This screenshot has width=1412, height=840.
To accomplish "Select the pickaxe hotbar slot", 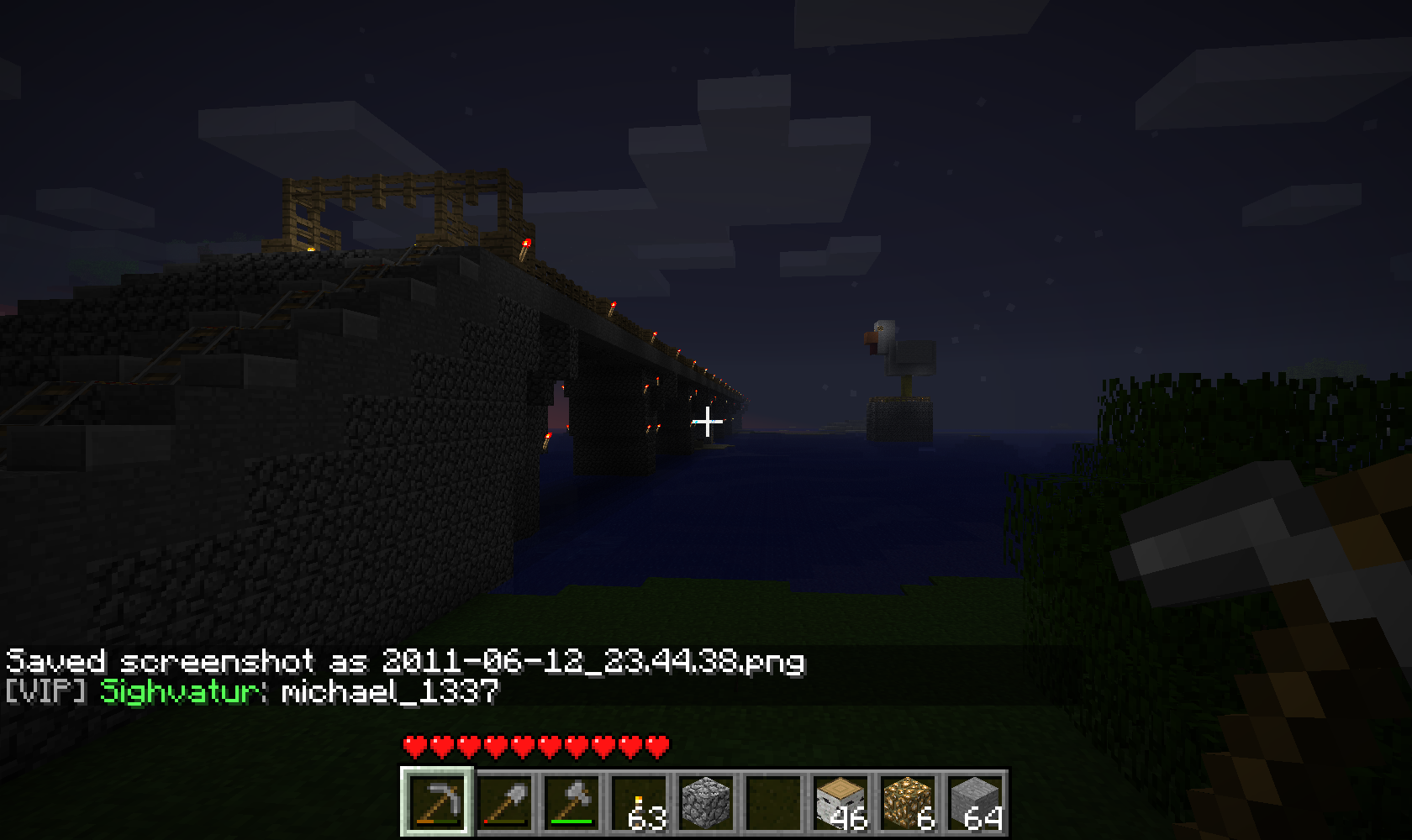I will [x=437, y=801].
